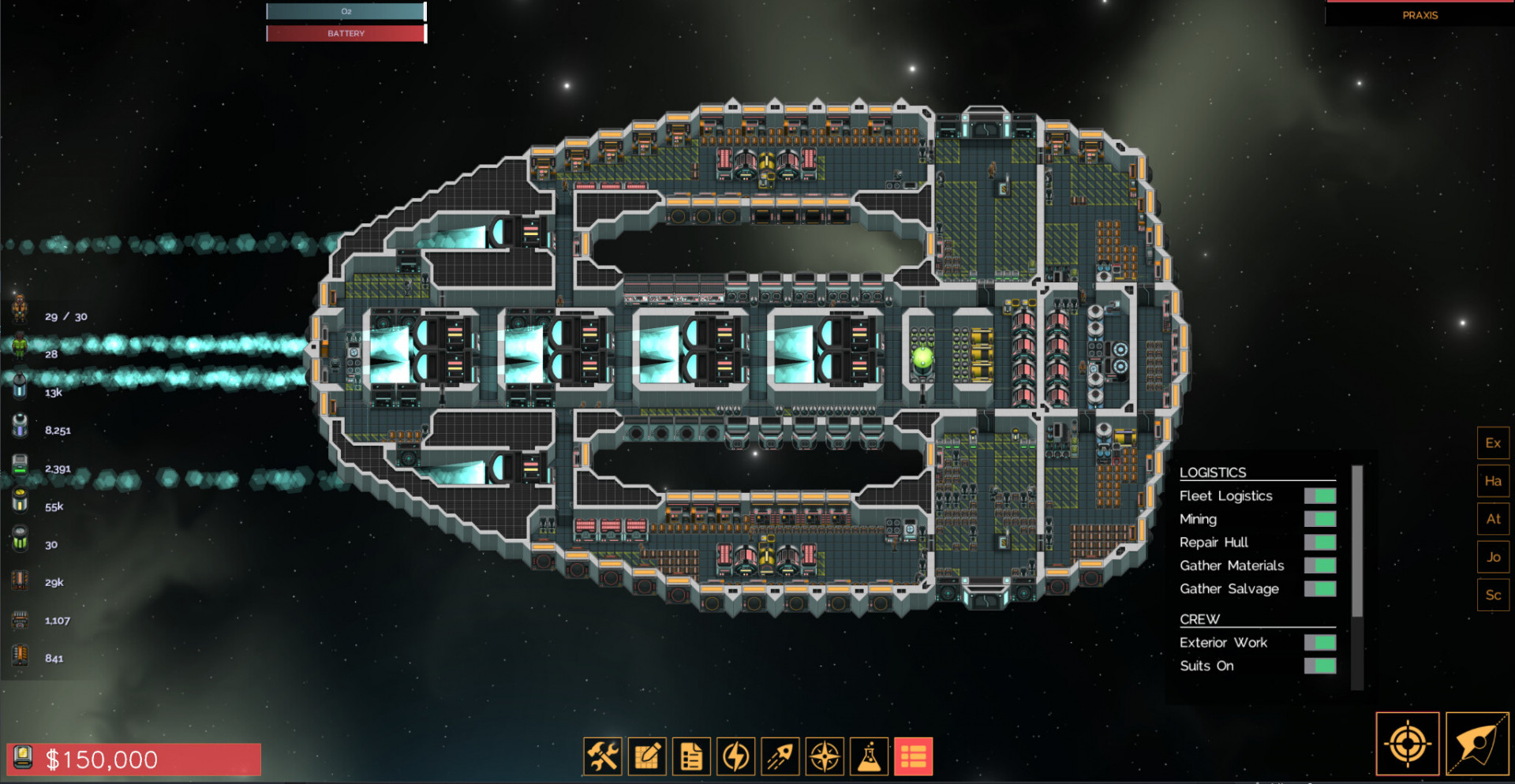The image size is (1515, 784).
Task: Open the flask research button
Action: (x=869, y=757)
